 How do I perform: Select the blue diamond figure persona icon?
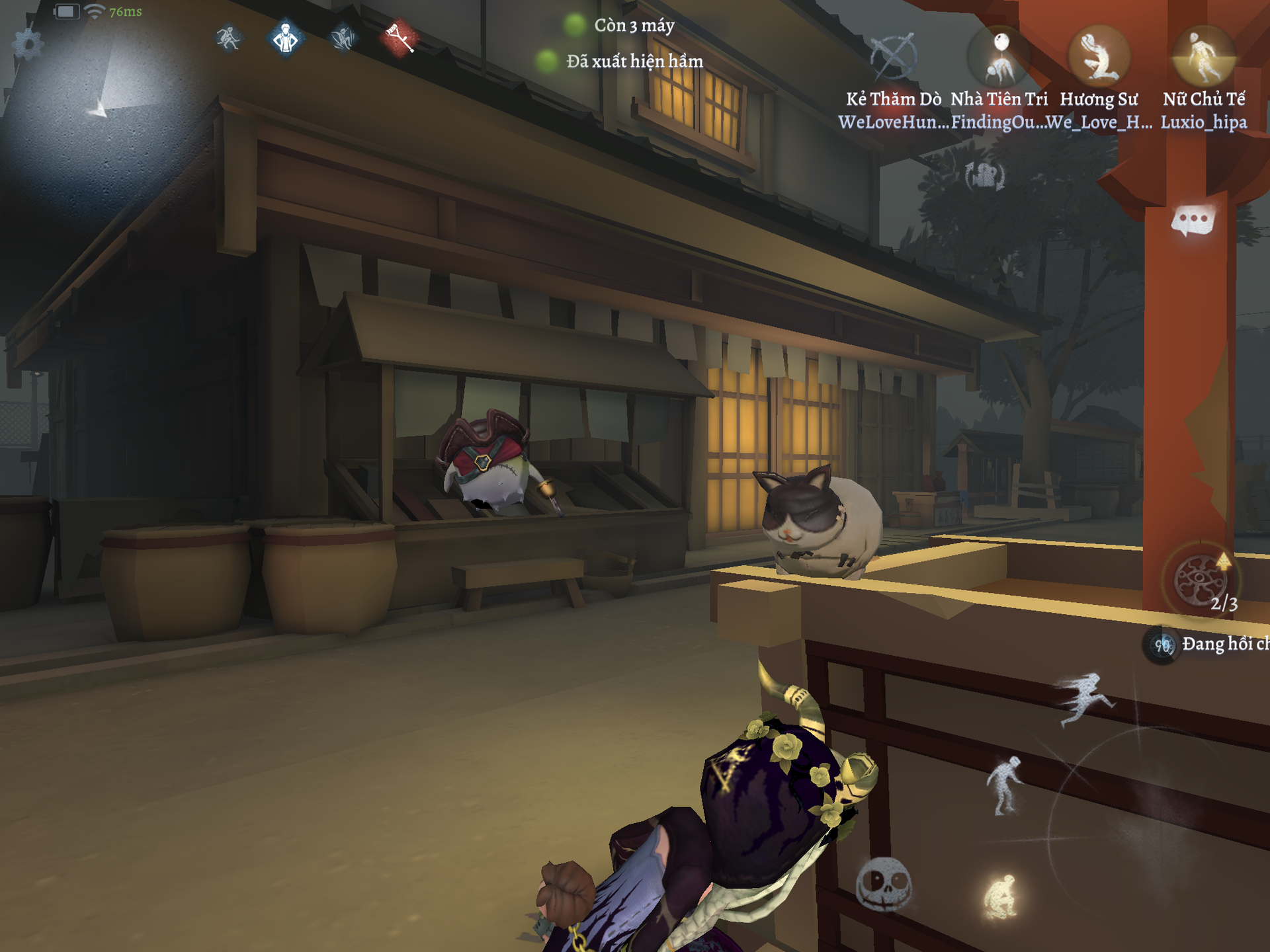click(x=286, y=38)
